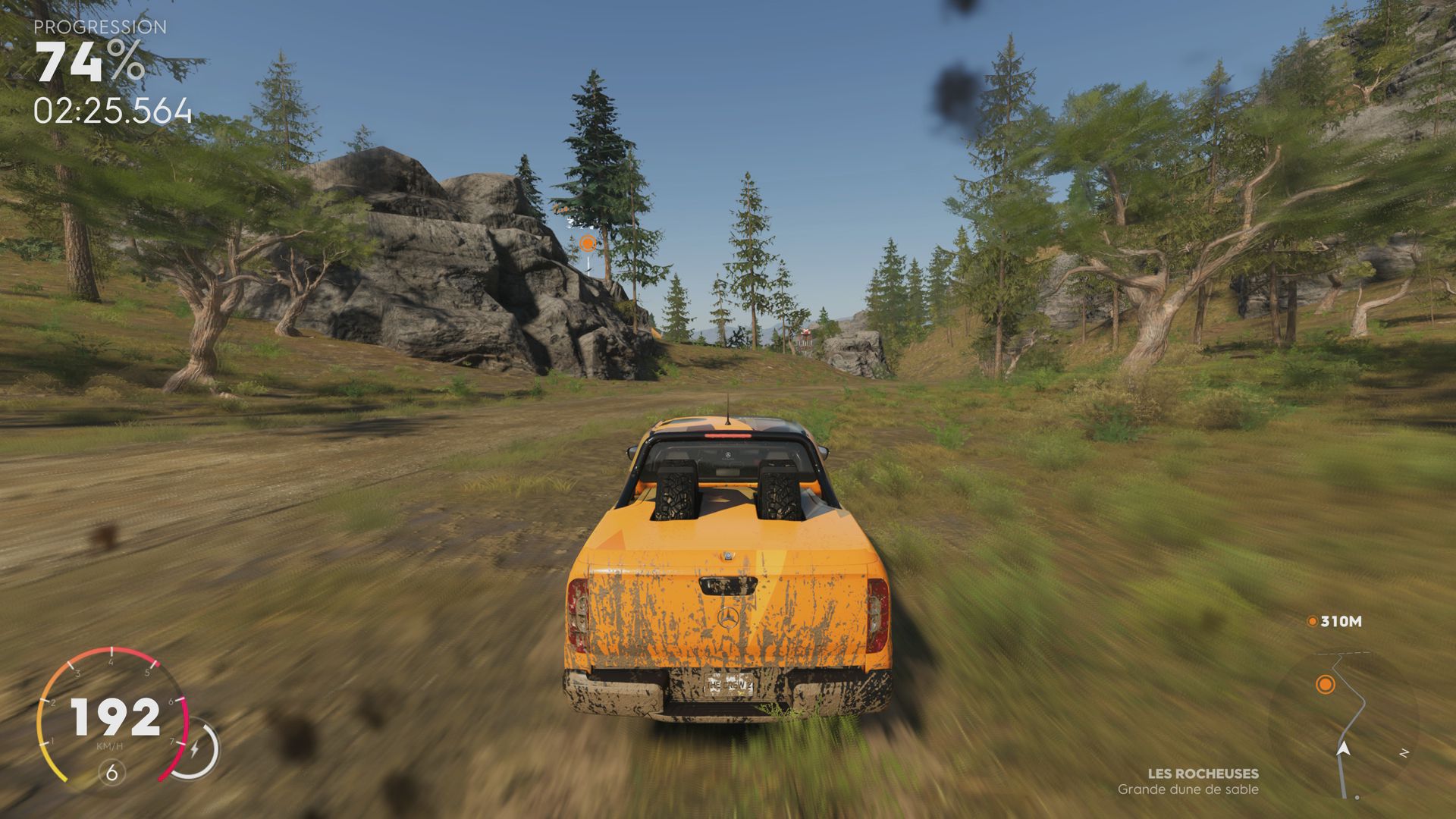Click the gear indicator showing 6
Viewport: 1456px width, 819px height.
[111, 772]
